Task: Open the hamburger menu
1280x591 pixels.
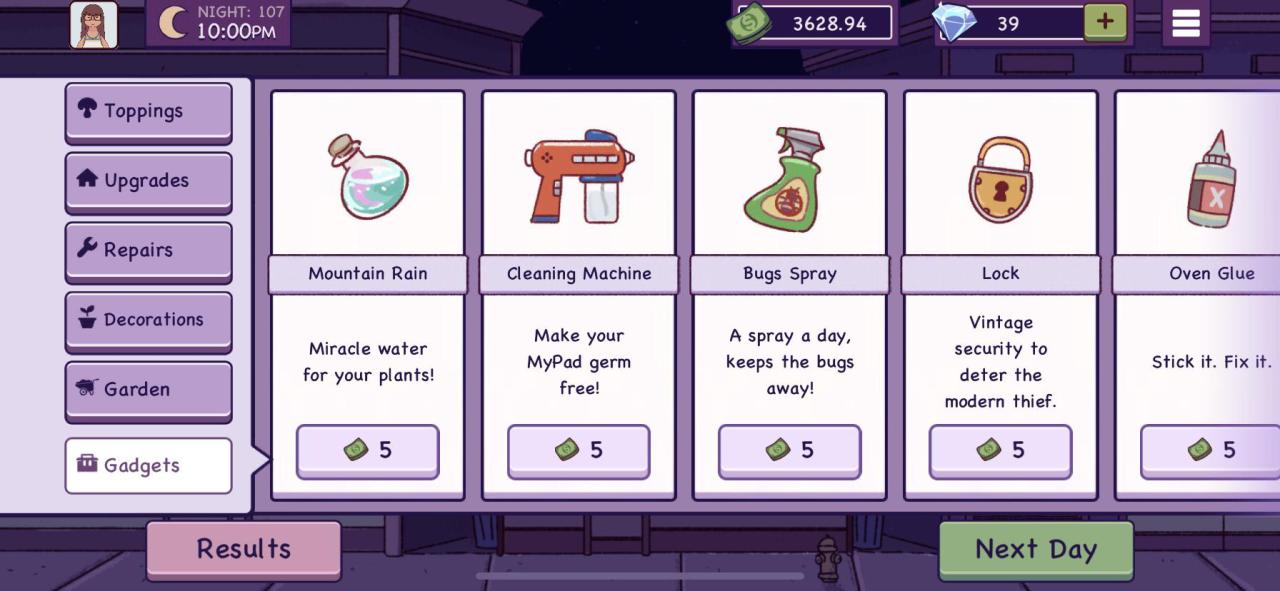Action: click(1185, 23)
